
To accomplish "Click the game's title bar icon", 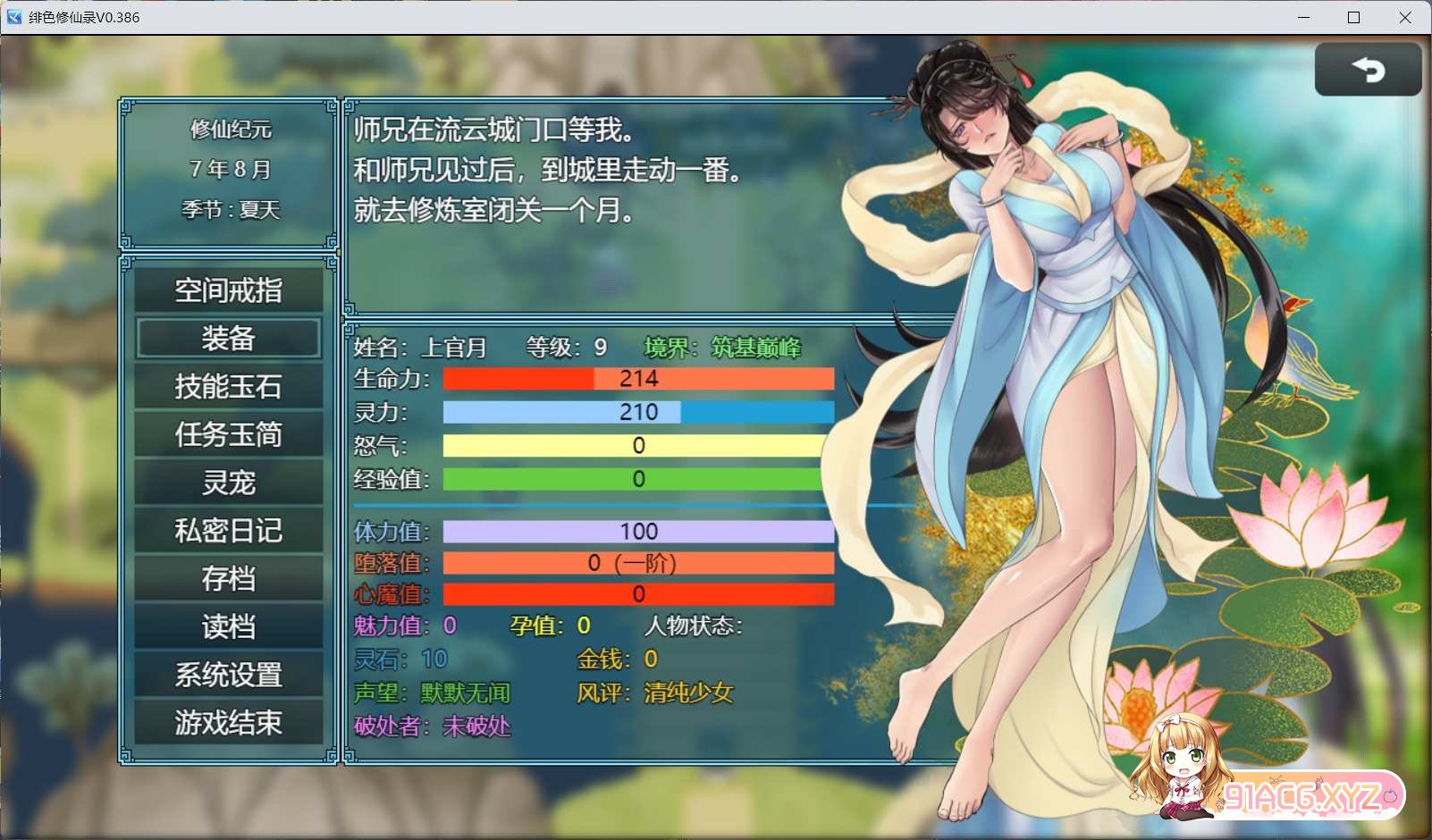I will [13, 17].
